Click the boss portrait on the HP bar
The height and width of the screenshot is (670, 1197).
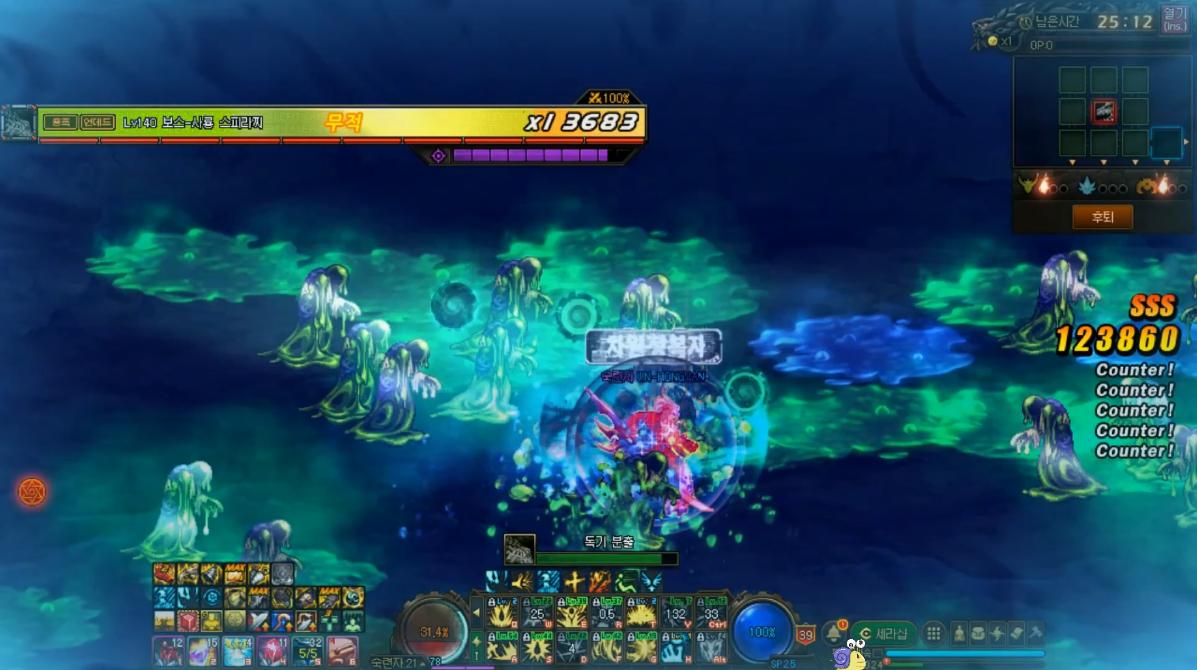tap(18, 123)
